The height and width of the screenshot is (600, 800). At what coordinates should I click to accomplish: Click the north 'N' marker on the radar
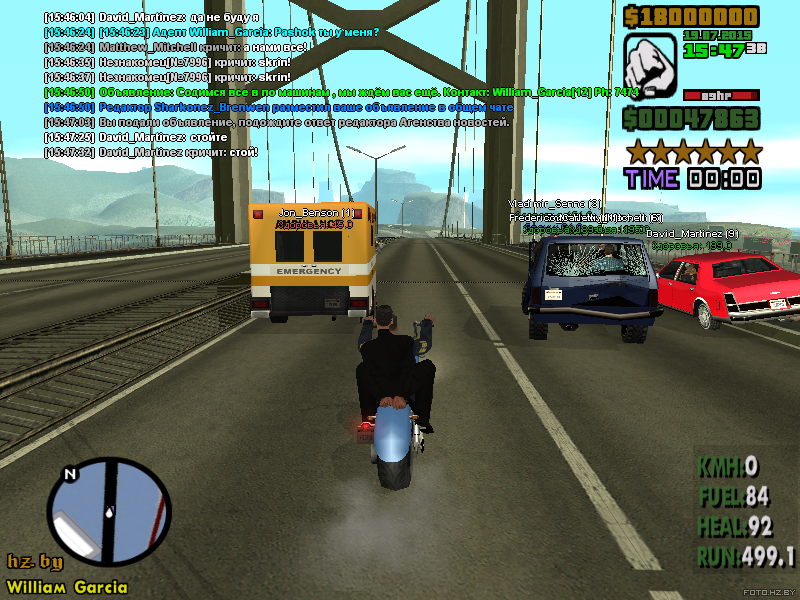click(69, 474)
